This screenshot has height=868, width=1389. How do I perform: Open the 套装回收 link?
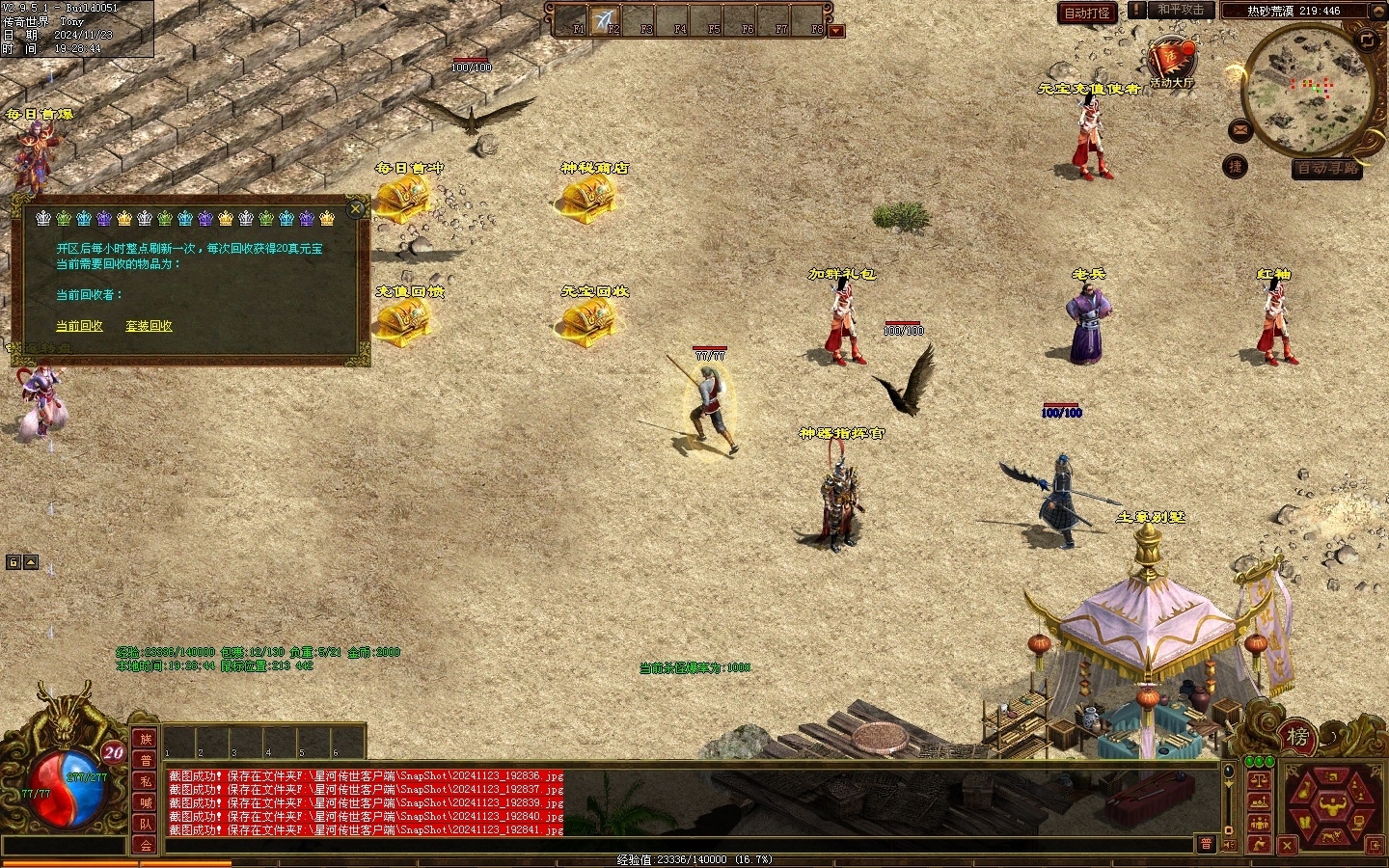[149, 326]
